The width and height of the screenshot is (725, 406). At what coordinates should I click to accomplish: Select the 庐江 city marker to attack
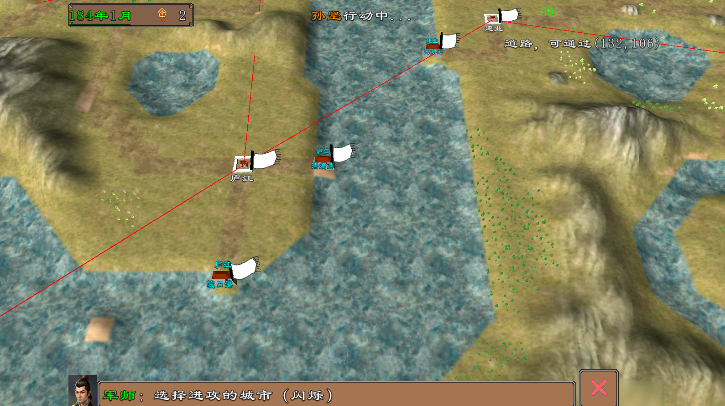click(243, 163)
